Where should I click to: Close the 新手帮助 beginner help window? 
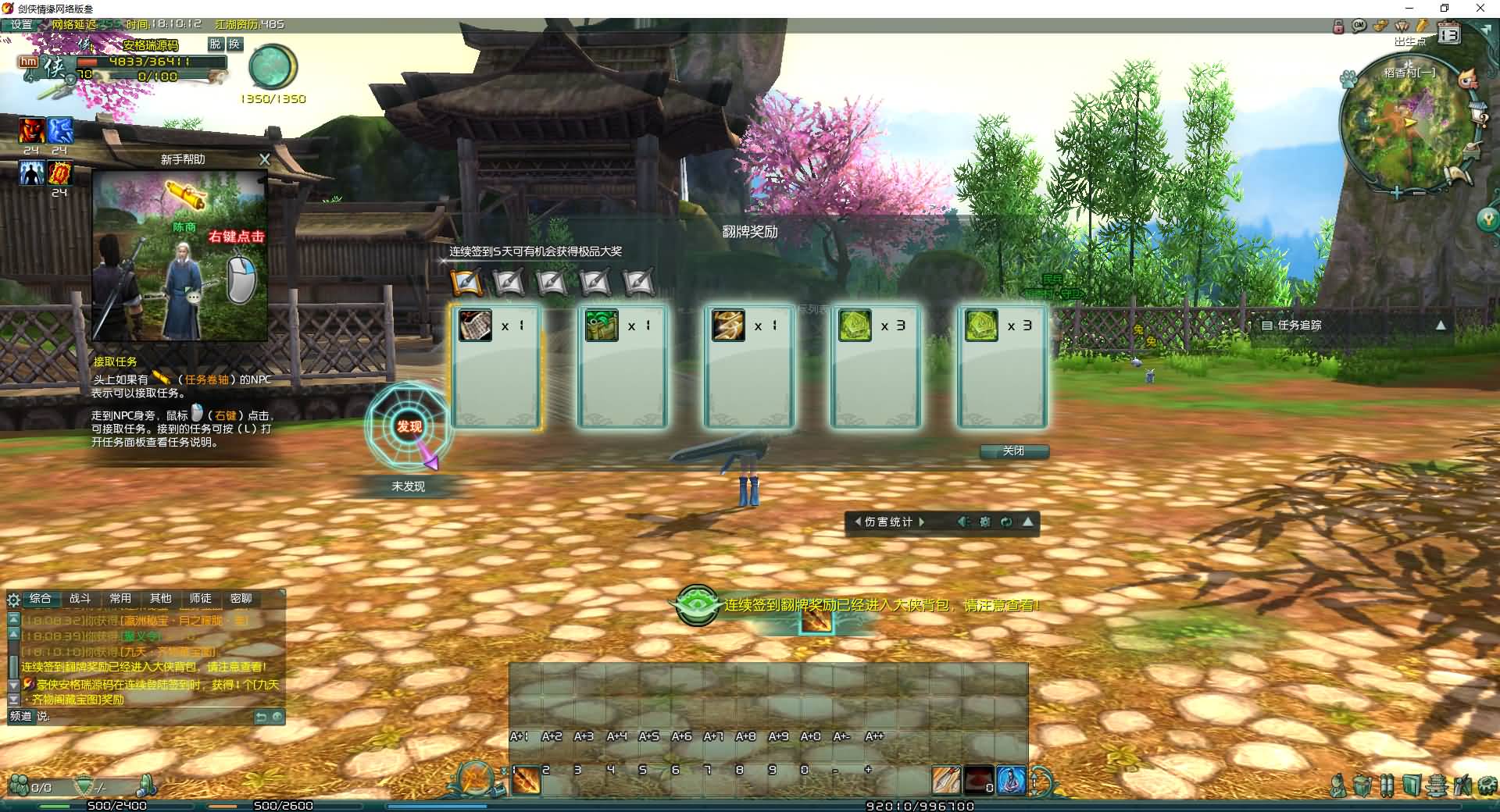265,159
